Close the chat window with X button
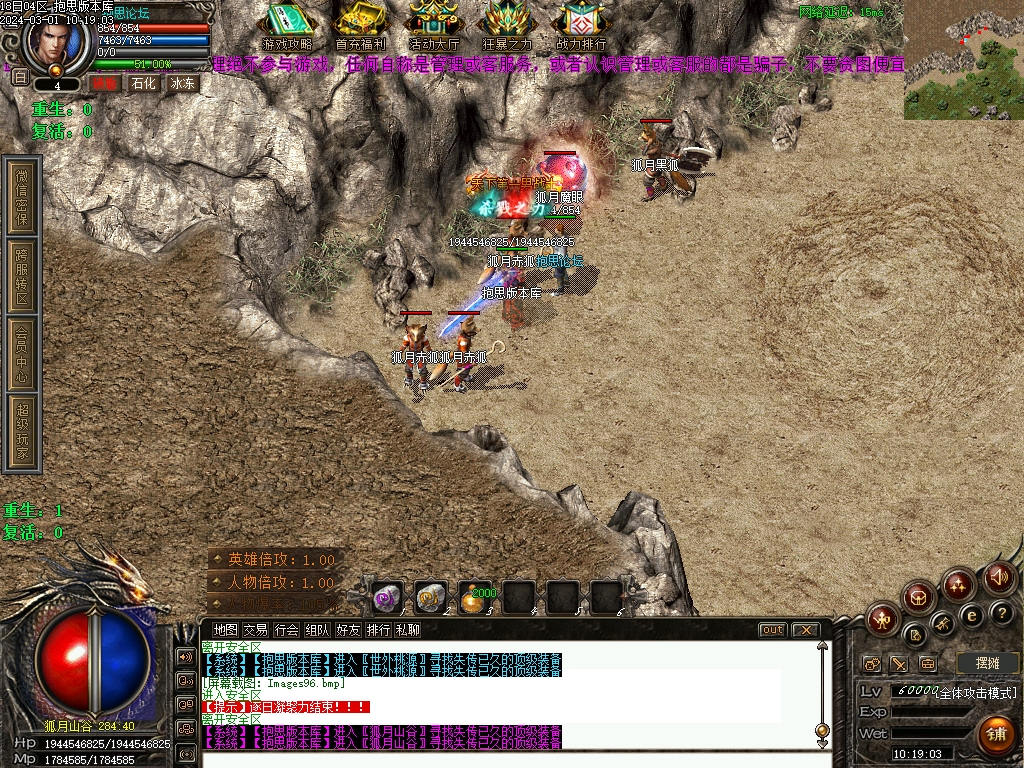1024x768 pixels. (804, 630)
